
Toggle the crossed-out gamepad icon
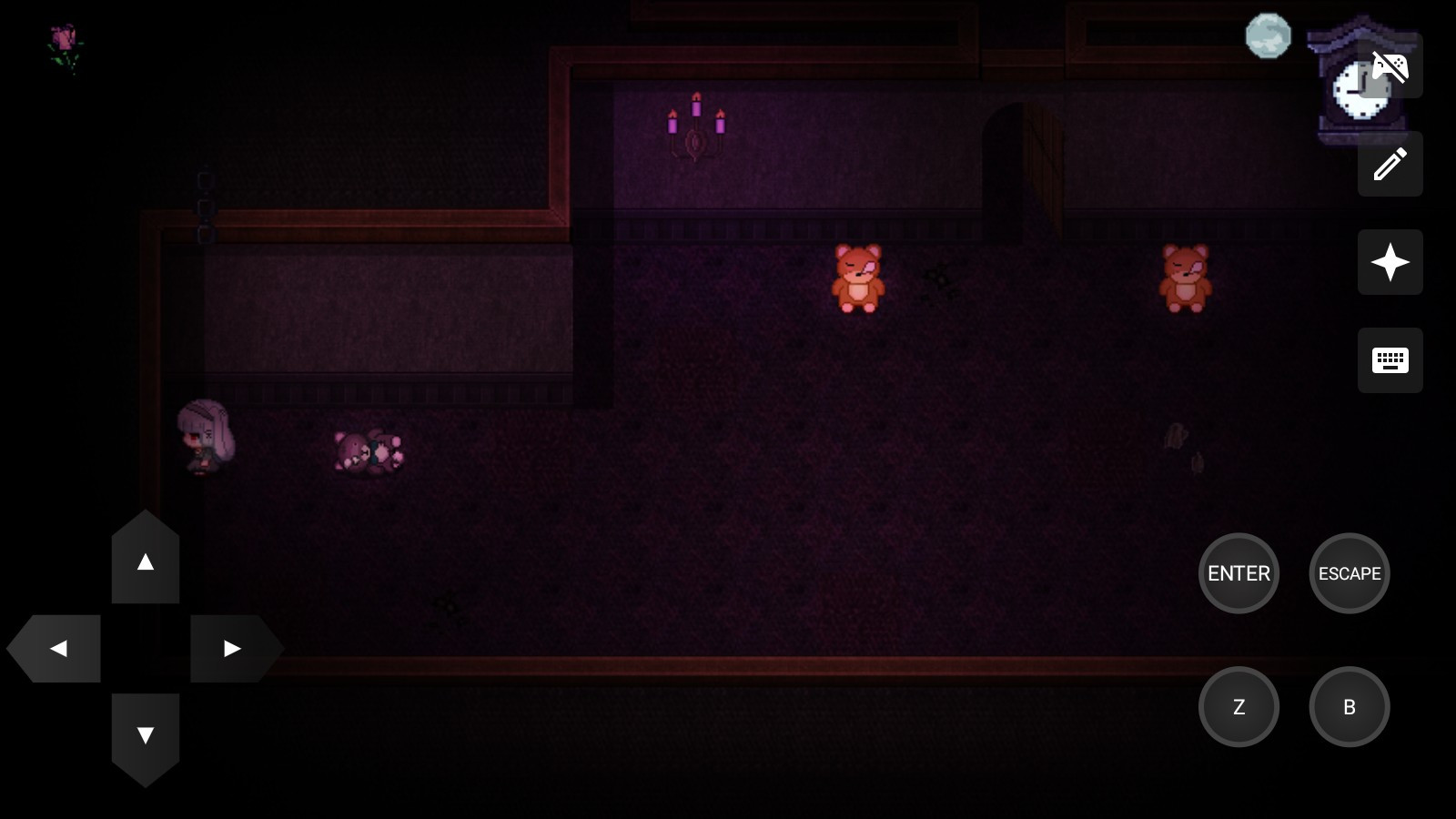pos(1390,66)
